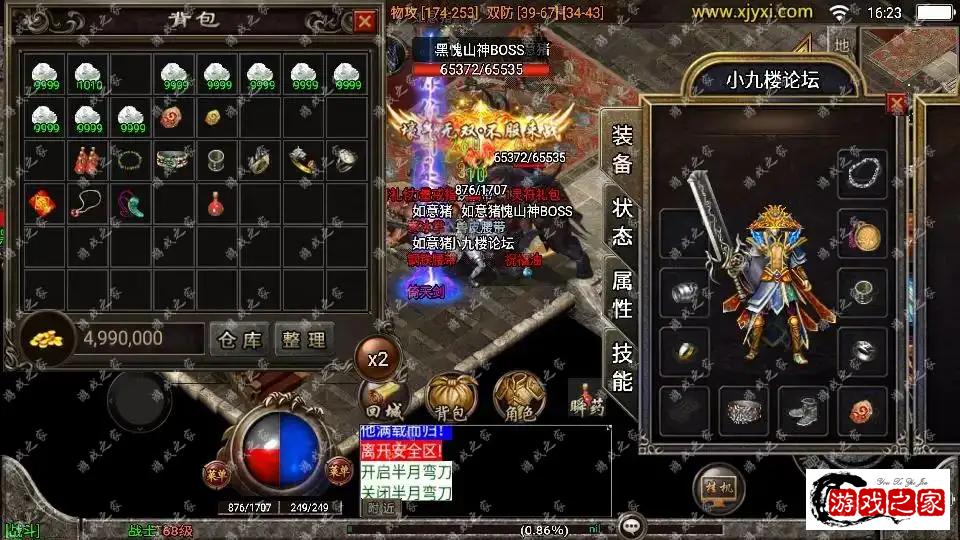Viewport: 960px width, 540px height.
Task: Select the pair of red potion bottles
Action: coord(88,160)
